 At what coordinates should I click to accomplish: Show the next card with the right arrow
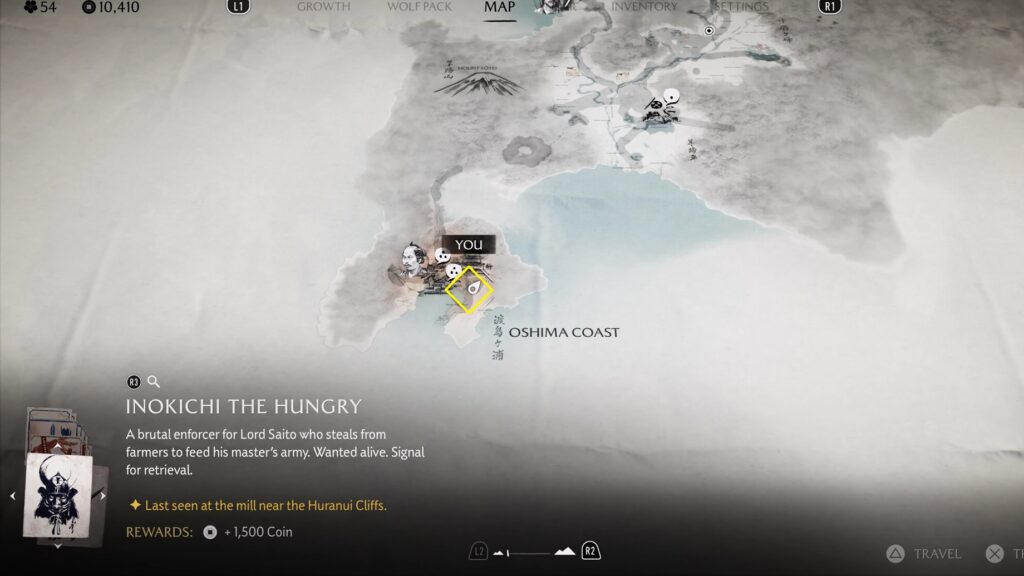102,495
